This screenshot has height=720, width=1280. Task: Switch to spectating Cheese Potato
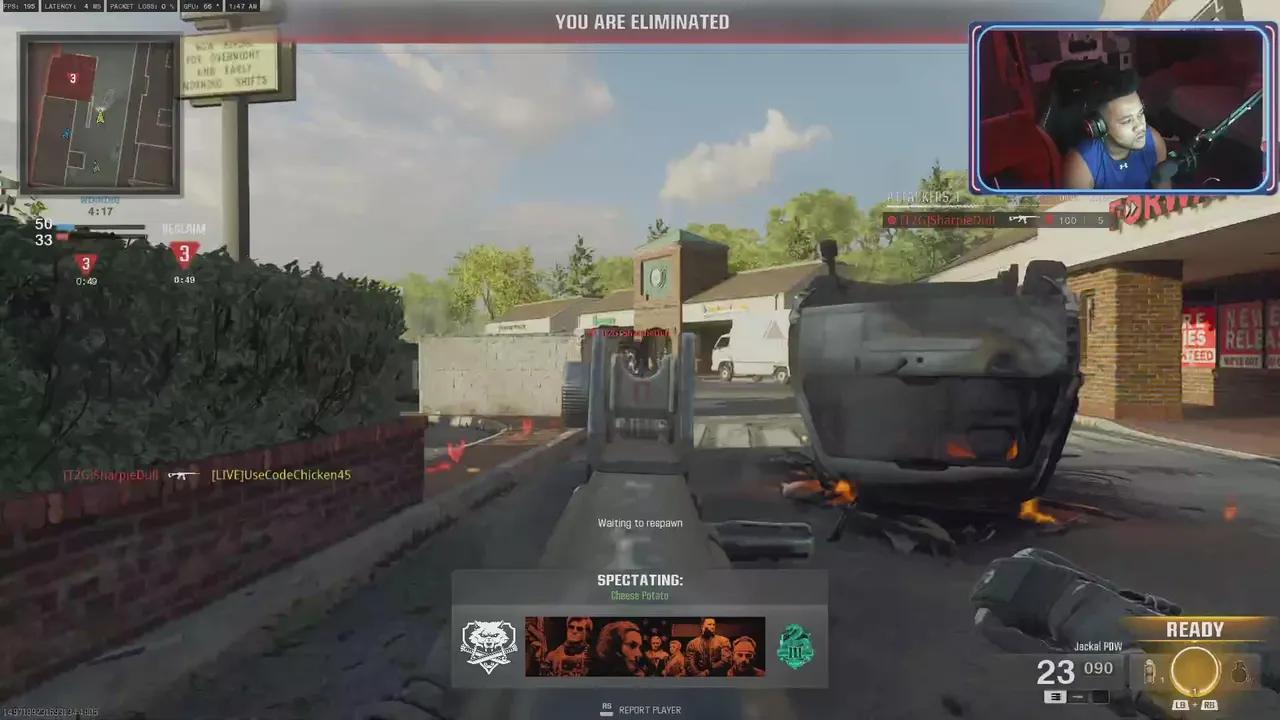pyautogui.click(x=640, y=595)
